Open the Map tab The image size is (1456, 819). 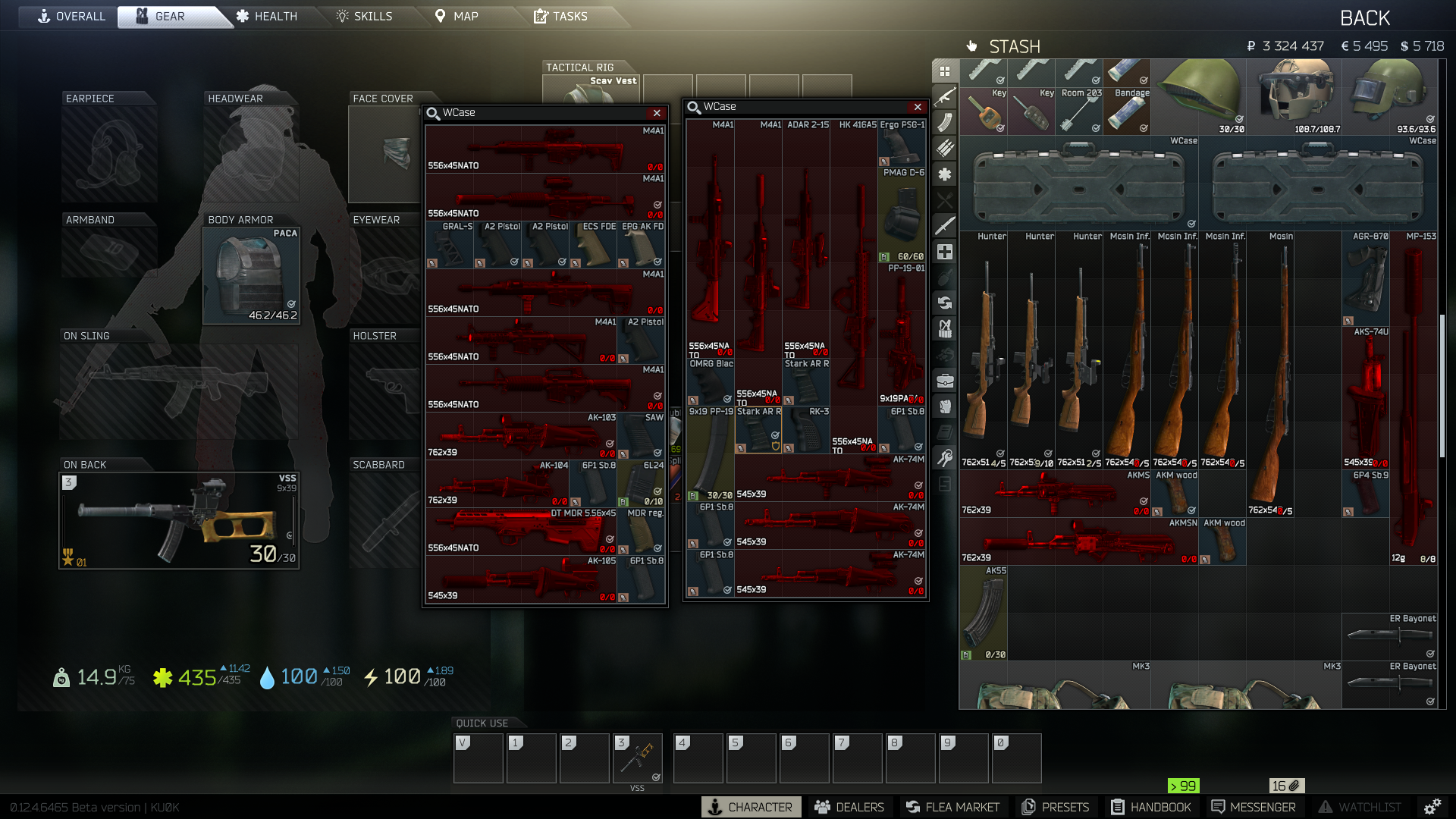coord(457,16)
